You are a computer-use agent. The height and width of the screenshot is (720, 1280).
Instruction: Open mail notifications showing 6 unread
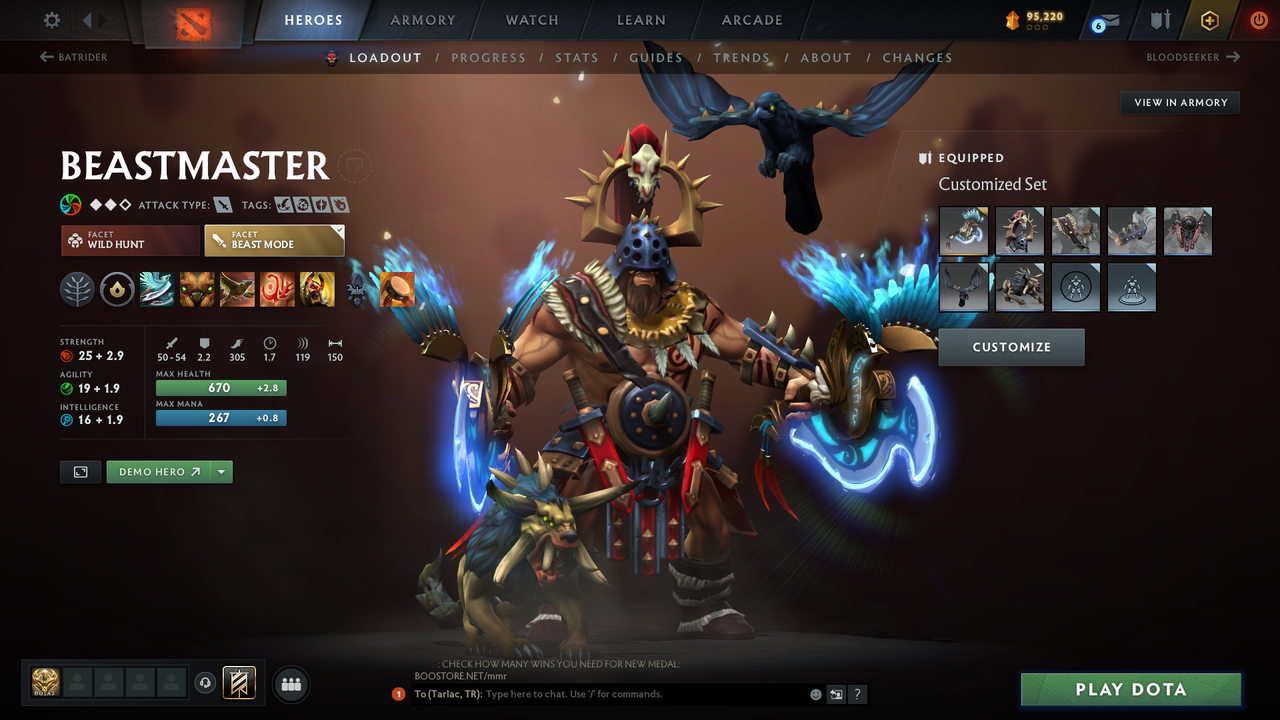[1104, 19]
